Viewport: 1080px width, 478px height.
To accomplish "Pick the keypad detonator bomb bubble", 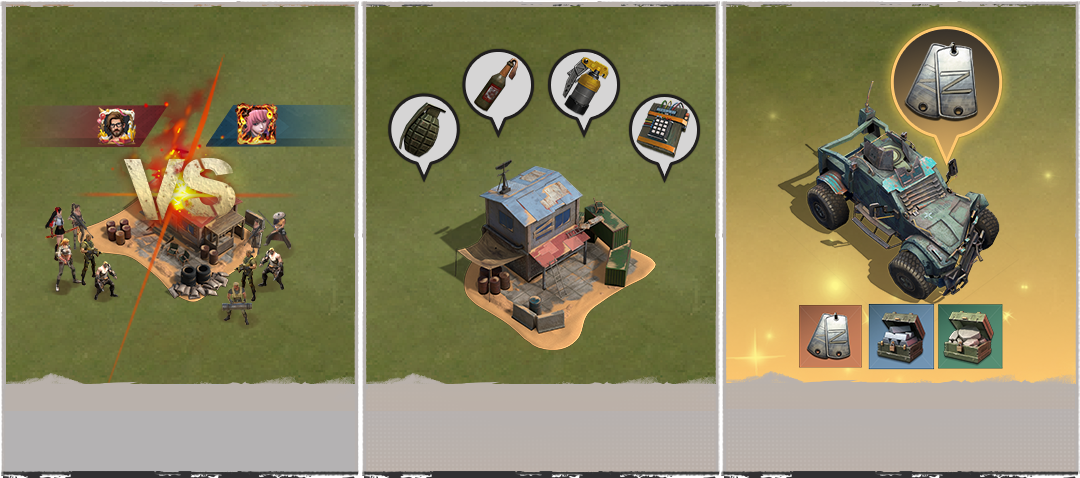I will click(664, 131).
